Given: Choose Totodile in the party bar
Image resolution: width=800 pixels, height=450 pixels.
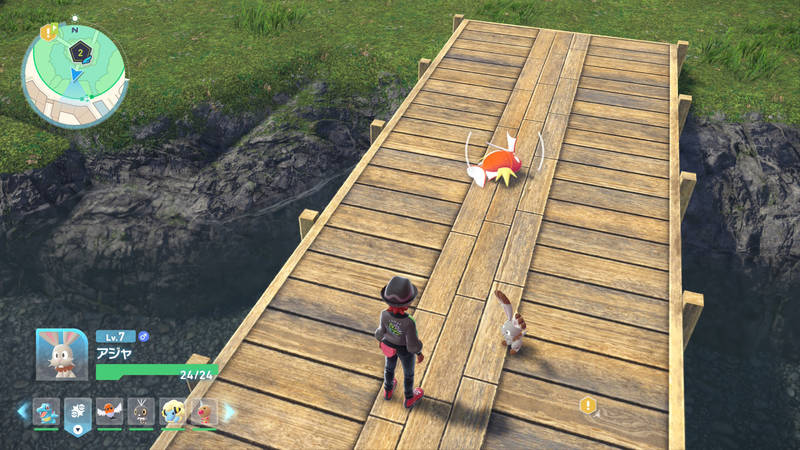Looking at the screenshot, I should point(46,410).
